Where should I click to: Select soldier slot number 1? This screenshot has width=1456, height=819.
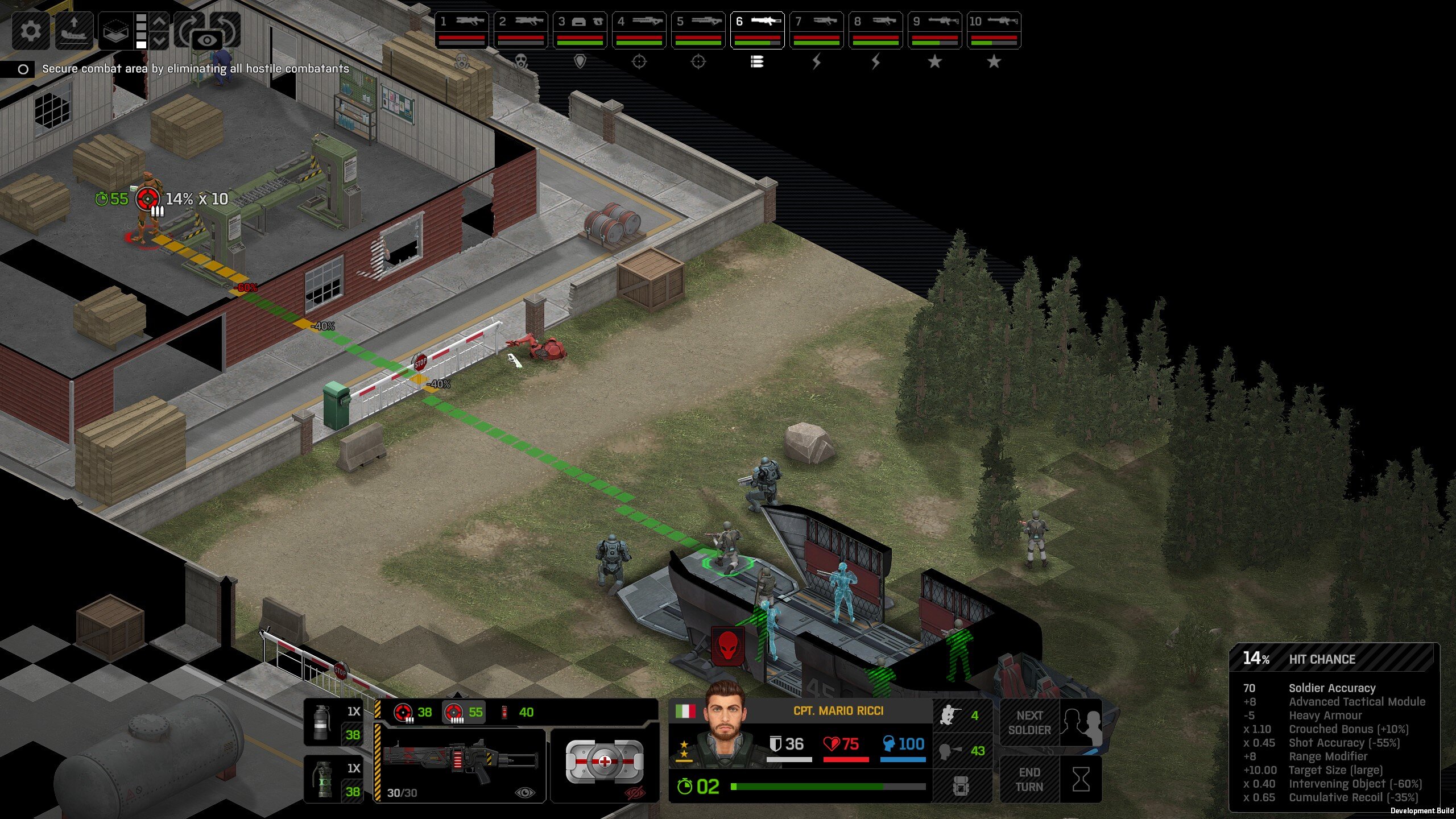click(462, 30)
